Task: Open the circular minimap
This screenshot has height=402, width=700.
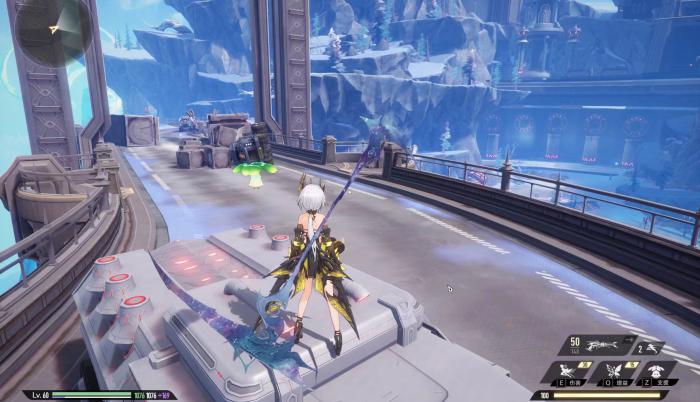Action: (x=54, y=30)
